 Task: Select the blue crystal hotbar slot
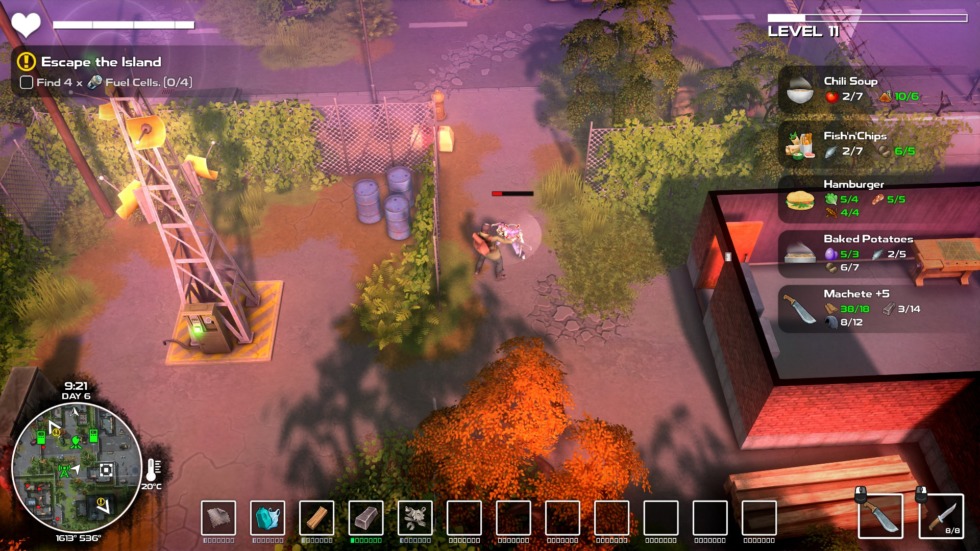[x=268, y=518]
